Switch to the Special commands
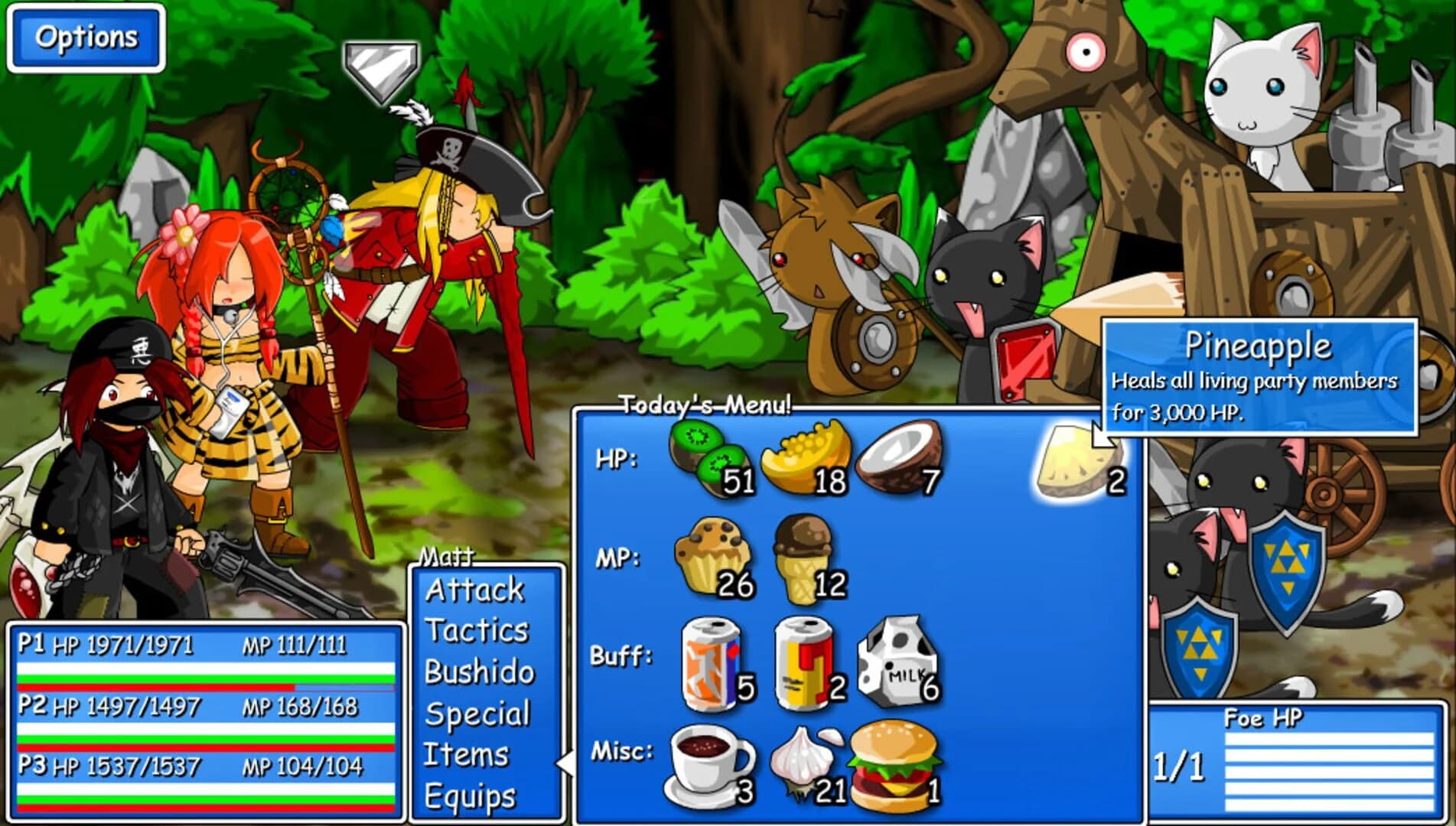 pos(480,713)
